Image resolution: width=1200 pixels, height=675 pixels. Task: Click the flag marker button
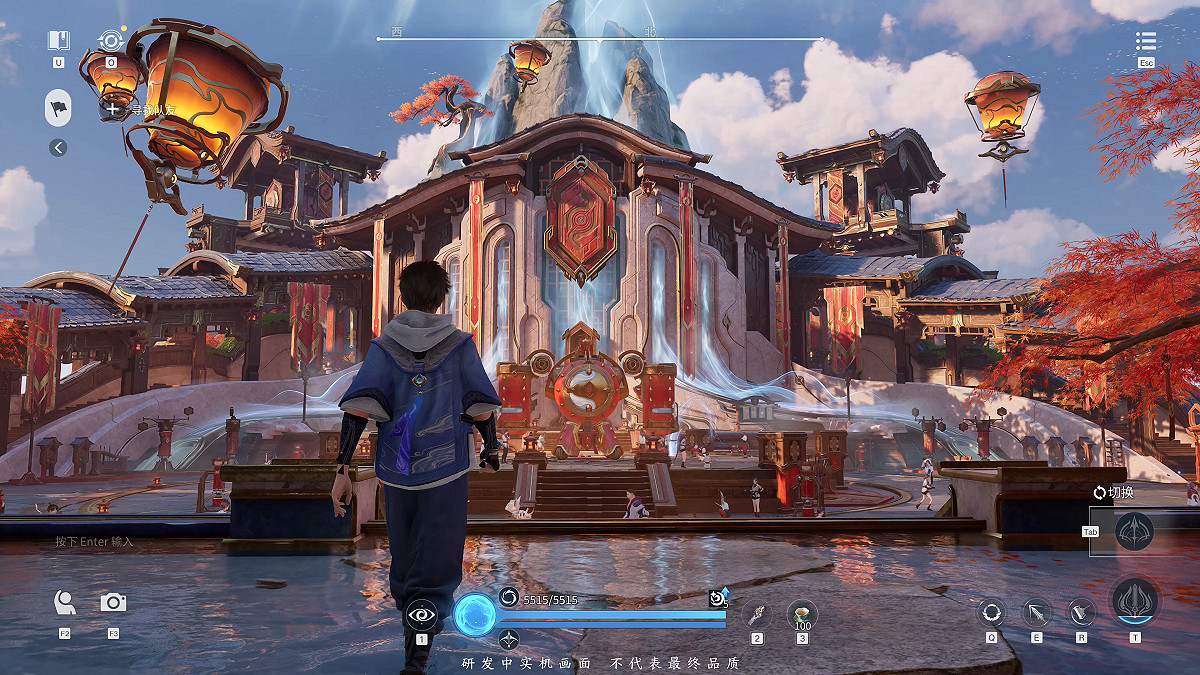tap(58, 107)
